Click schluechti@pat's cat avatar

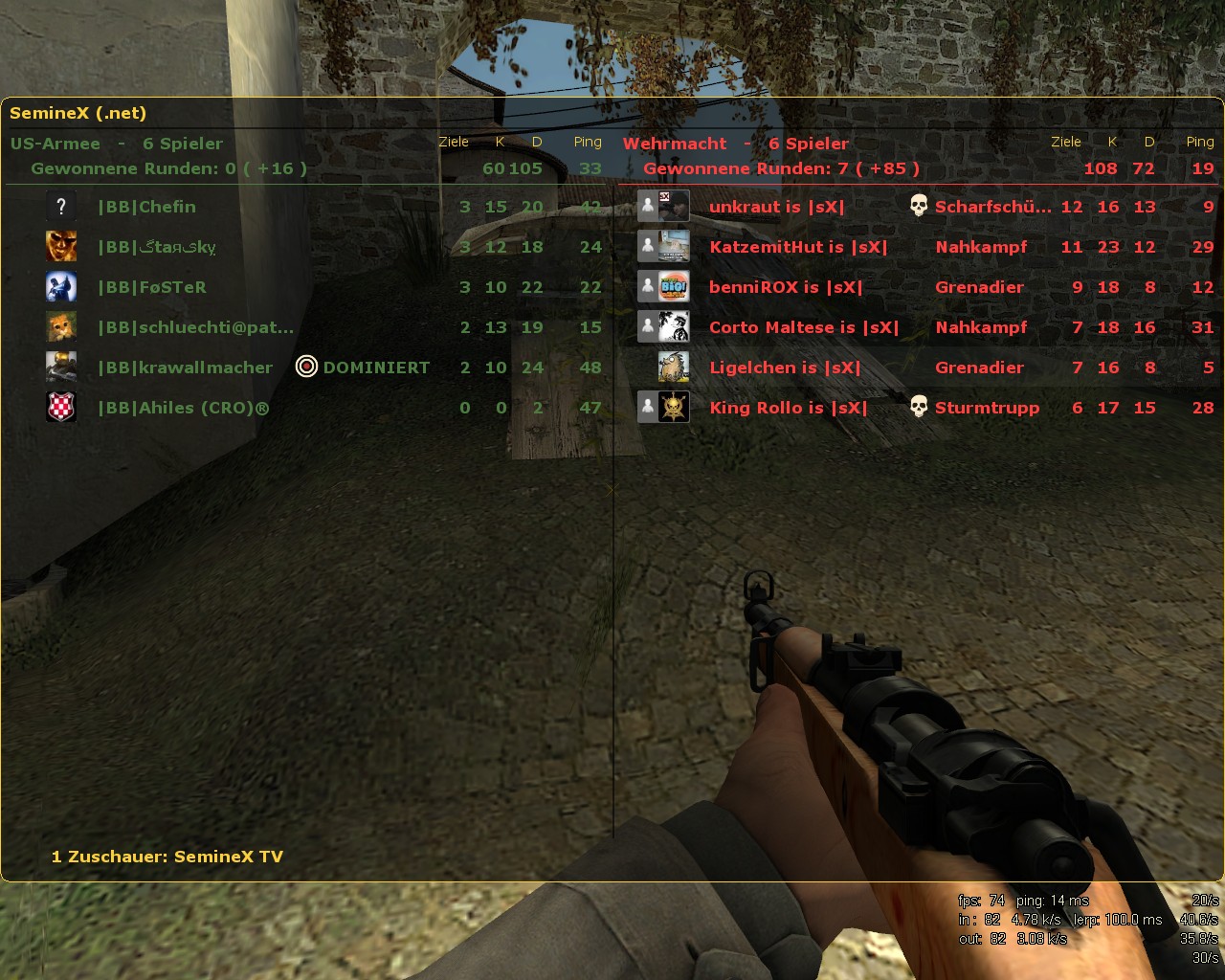tap(61, 326)
